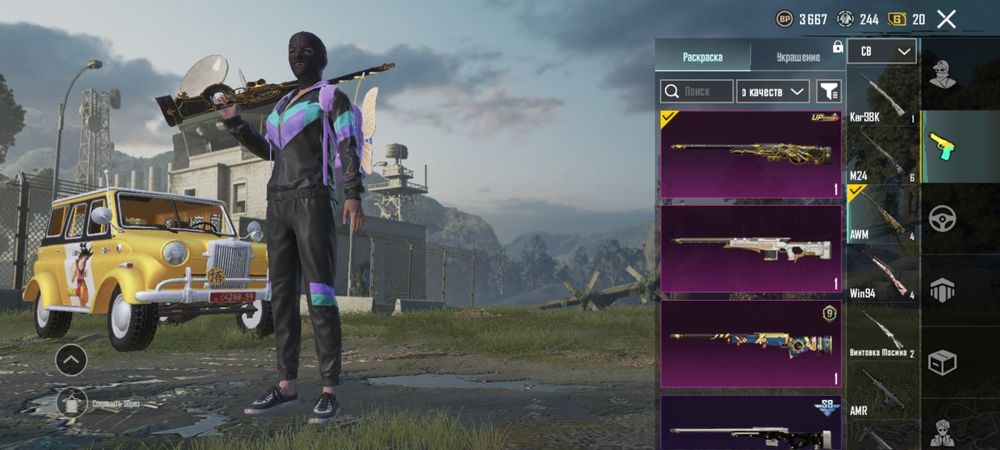Close the inventory screen with the X
The height and width of the screenshot is (450, 1000).
point(946,18)
